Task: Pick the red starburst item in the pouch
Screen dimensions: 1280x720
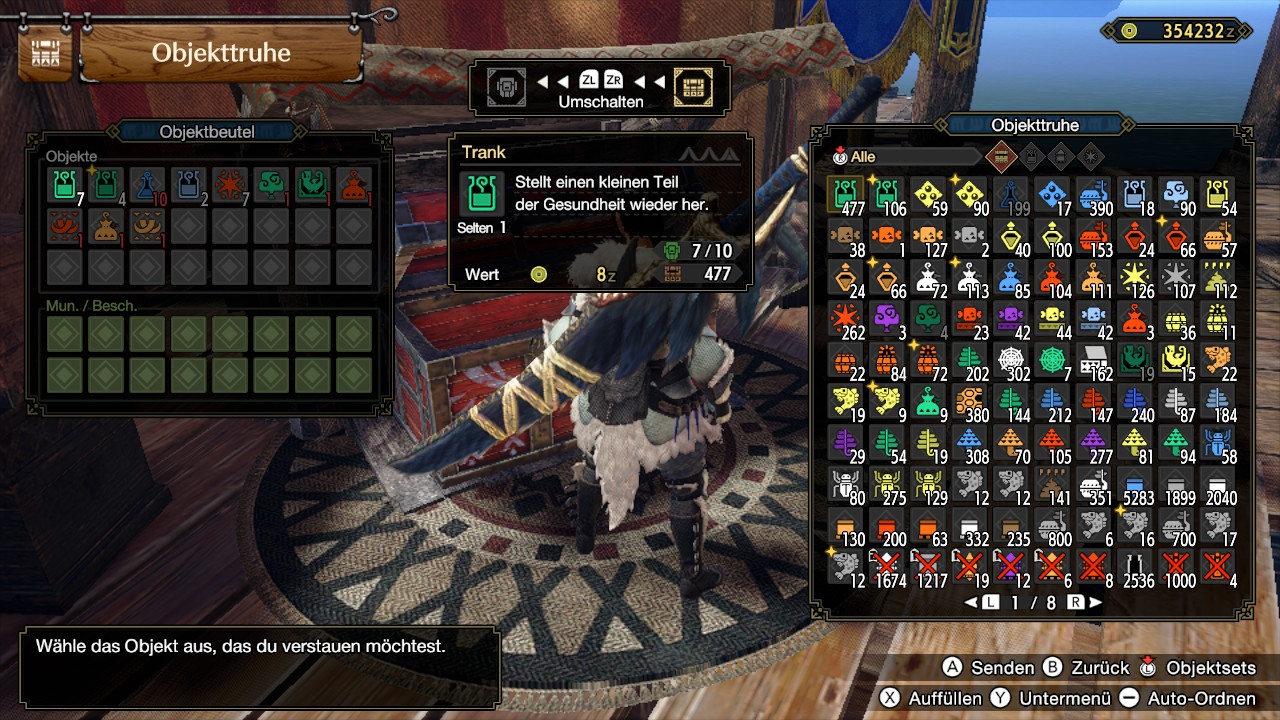Action: (x=229, y=185)
